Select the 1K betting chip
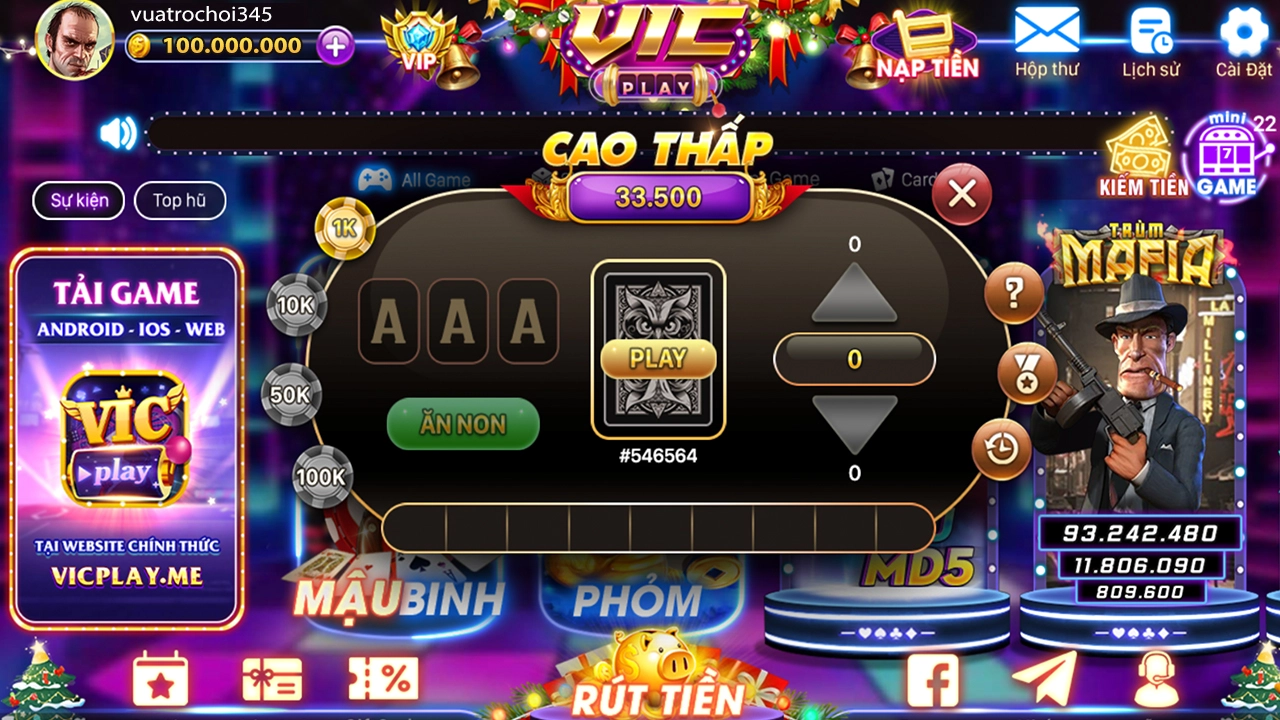 click(345, 229)
